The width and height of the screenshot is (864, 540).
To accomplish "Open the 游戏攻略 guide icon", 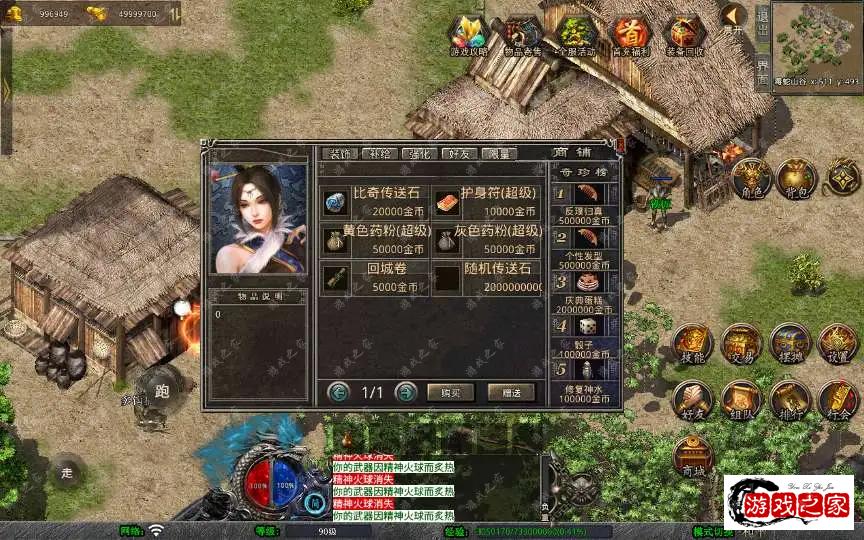I will point(468,36).
